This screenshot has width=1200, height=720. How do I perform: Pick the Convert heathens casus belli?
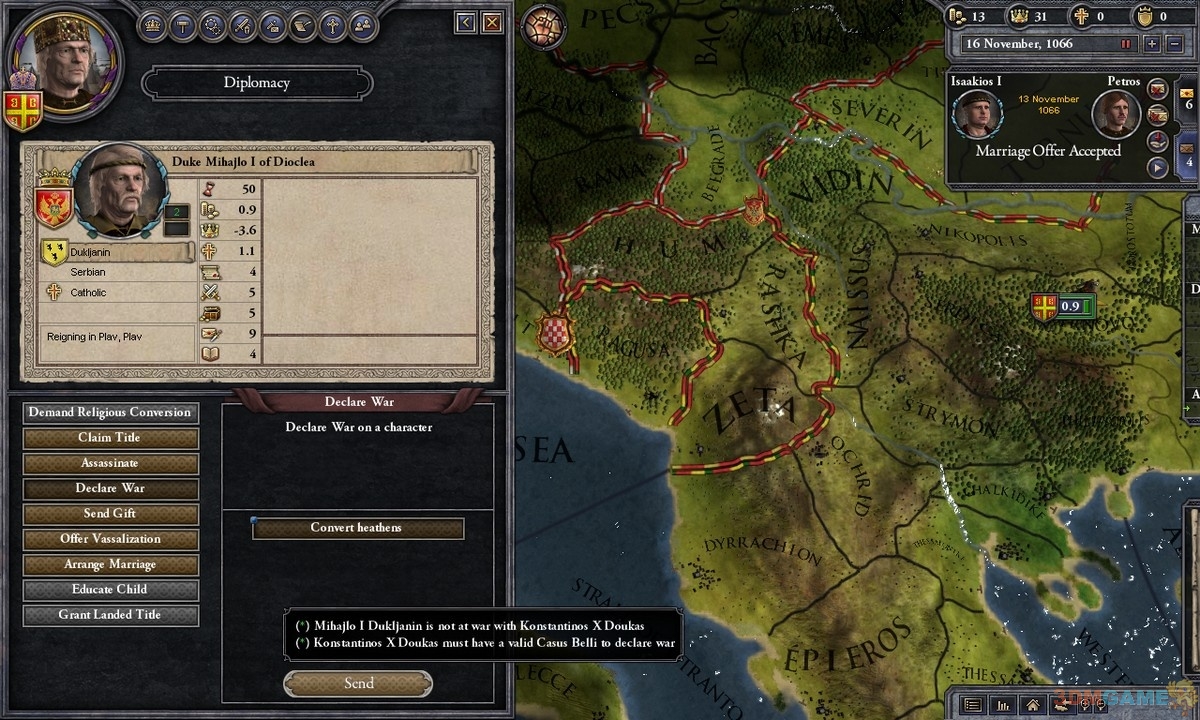[x=357, y=528]
